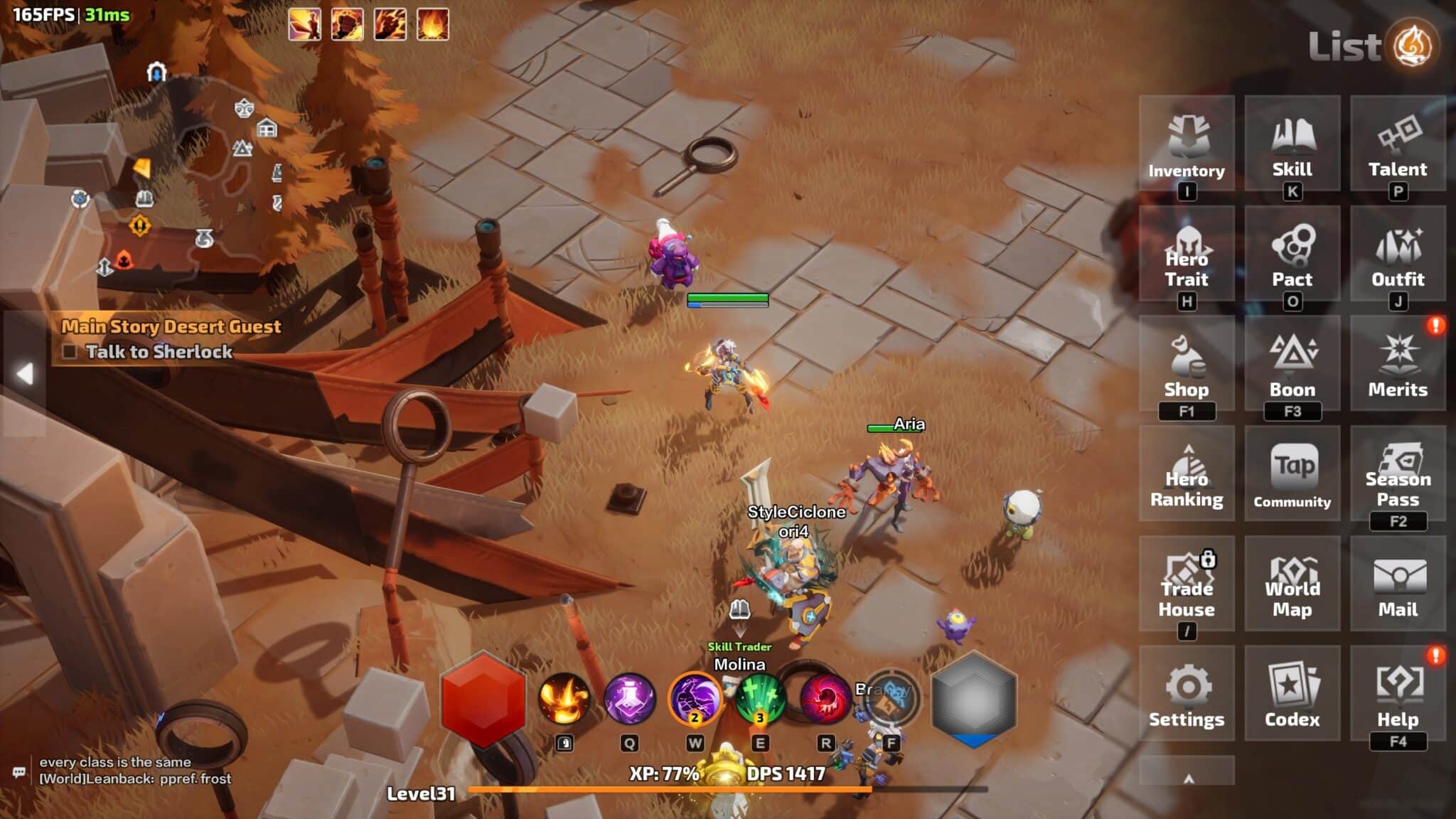Open the Season Pass
Screen dimensions: 1456x819
coord(1398,475)
